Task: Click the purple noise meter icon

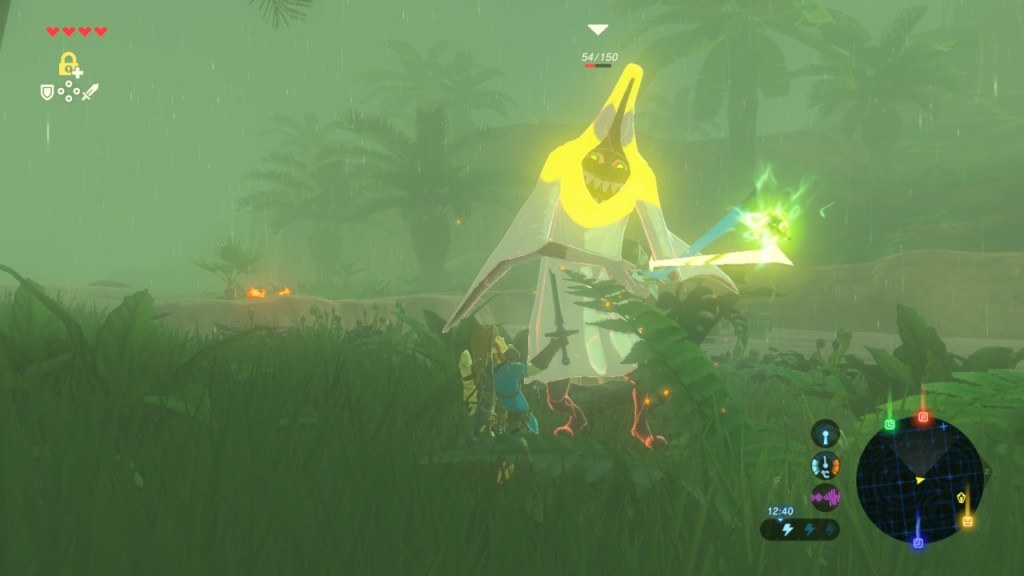Action: click(x=825, y=496)
